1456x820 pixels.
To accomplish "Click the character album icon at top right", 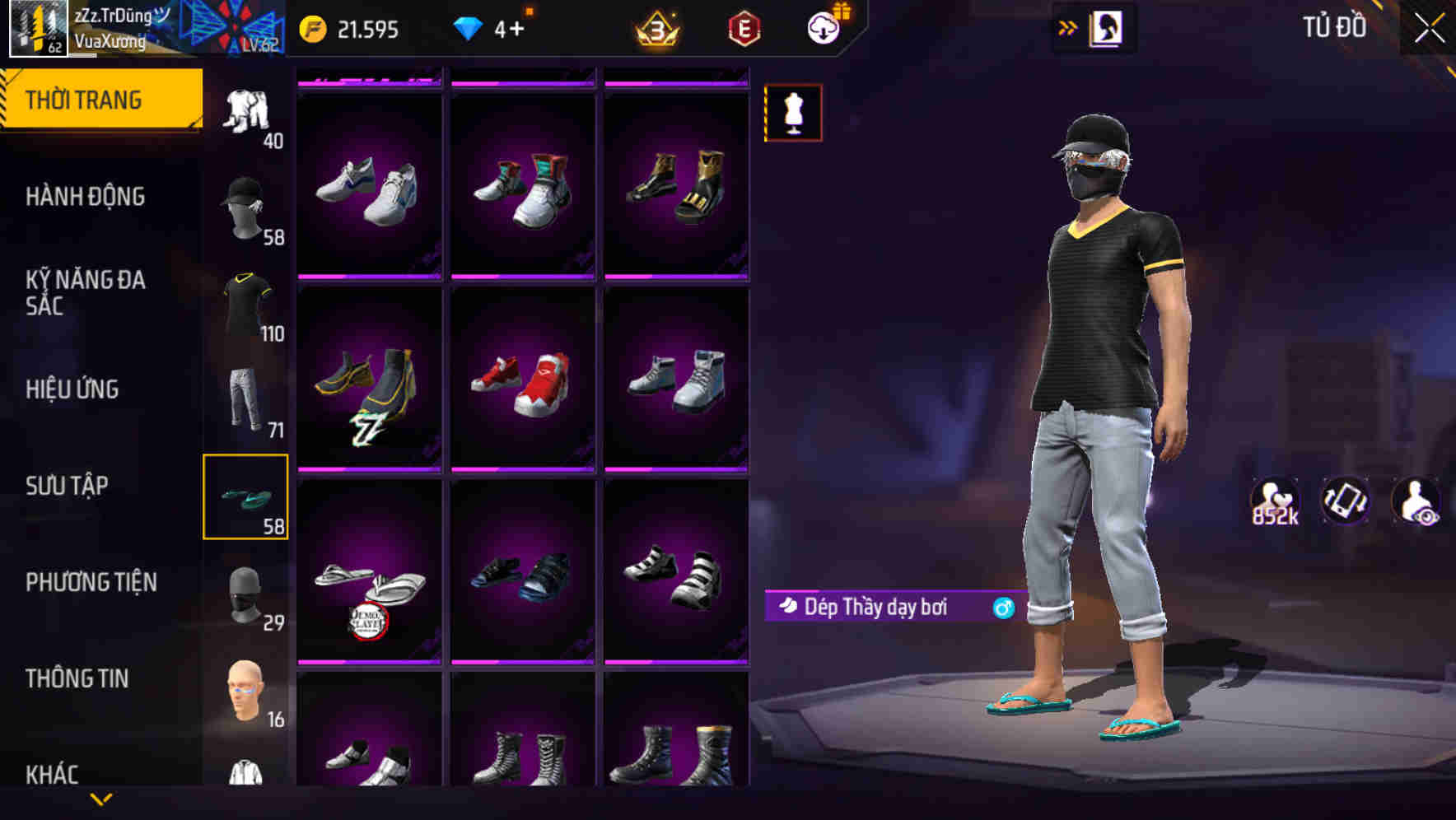I will 1108,26.
